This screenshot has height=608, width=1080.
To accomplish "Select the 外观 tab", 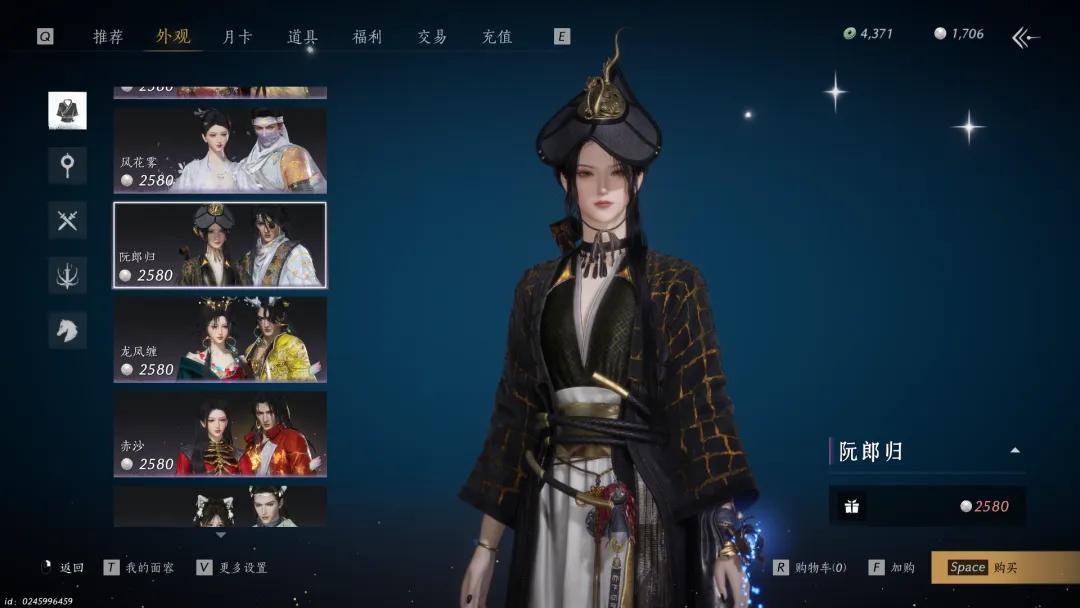I will (x=173, y=37).
